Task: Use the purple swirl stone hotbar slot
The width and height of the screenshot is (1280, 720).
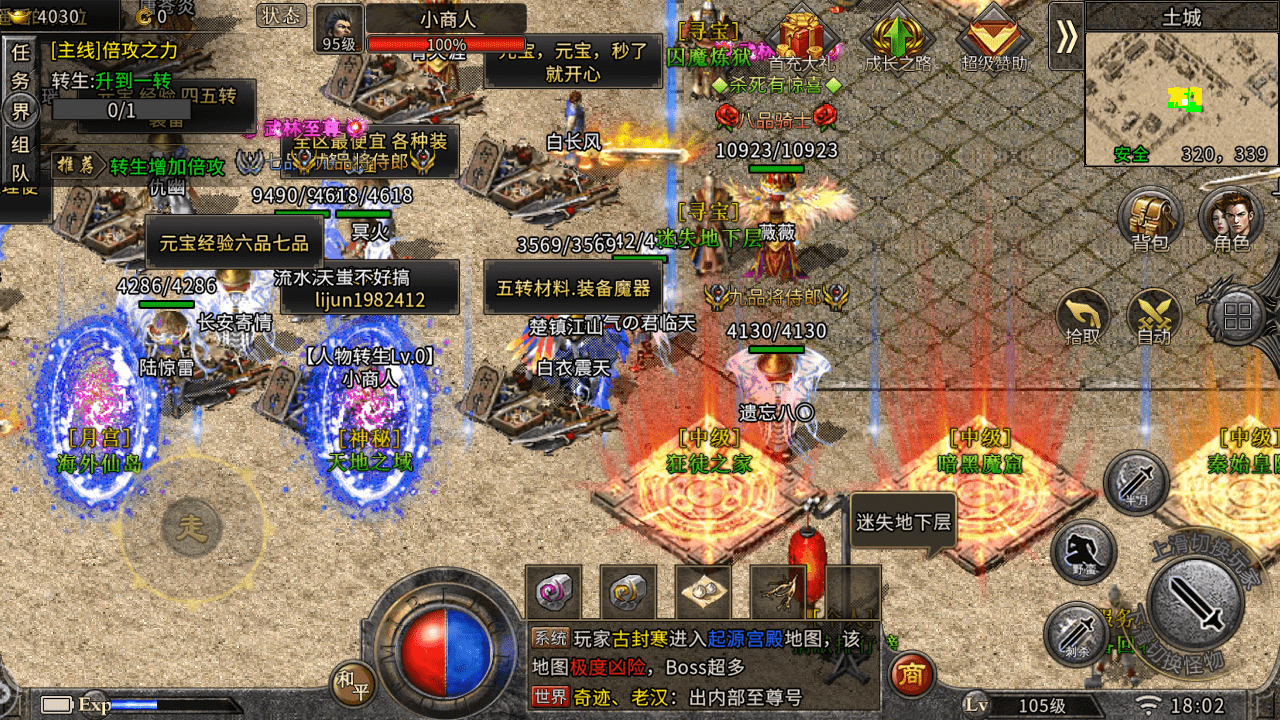Action: (554, 593)
